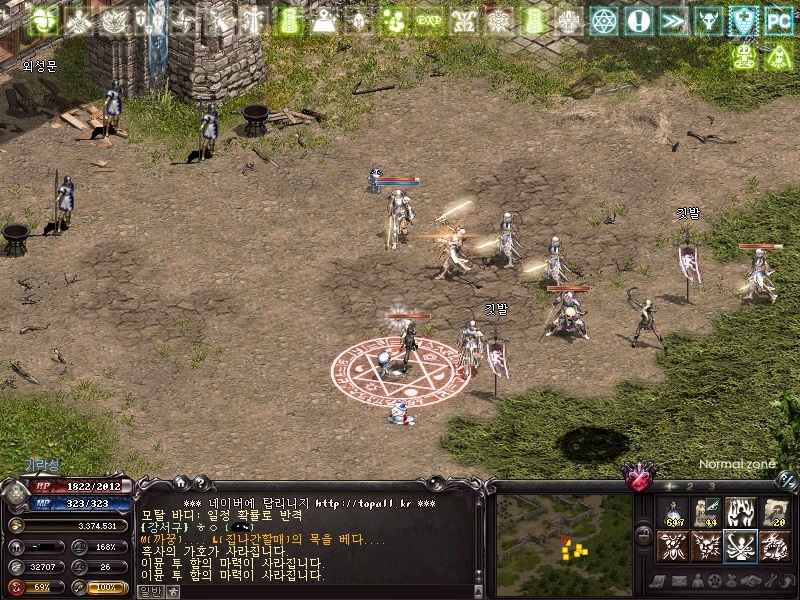800x600 pixels.
Task: Use the scroll item with count 44
Action: coord(707,514)
